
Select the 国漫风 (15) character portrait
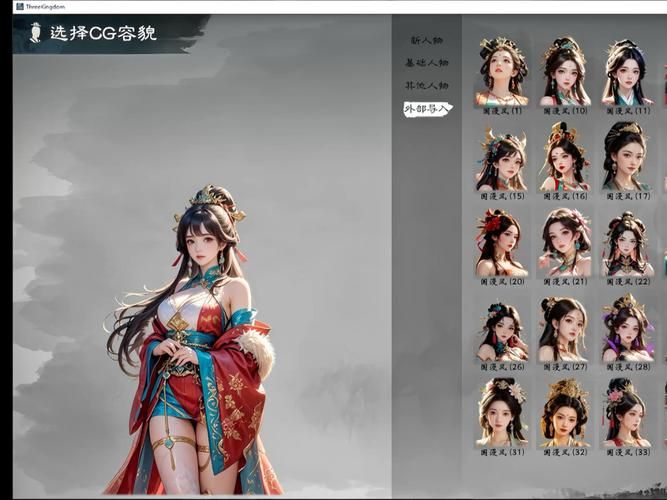tap(501, 157)
